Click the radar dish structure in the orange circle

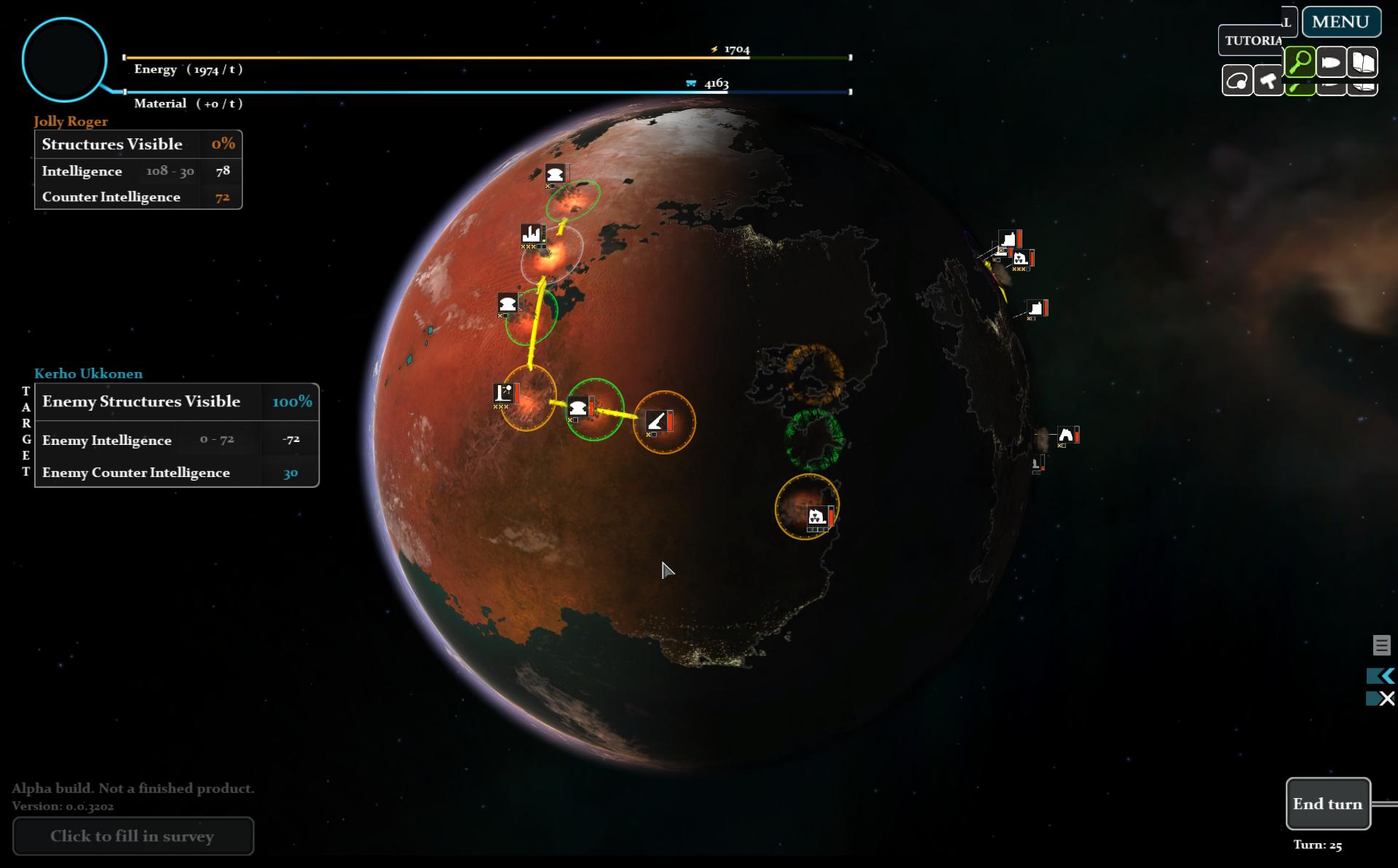659,422
